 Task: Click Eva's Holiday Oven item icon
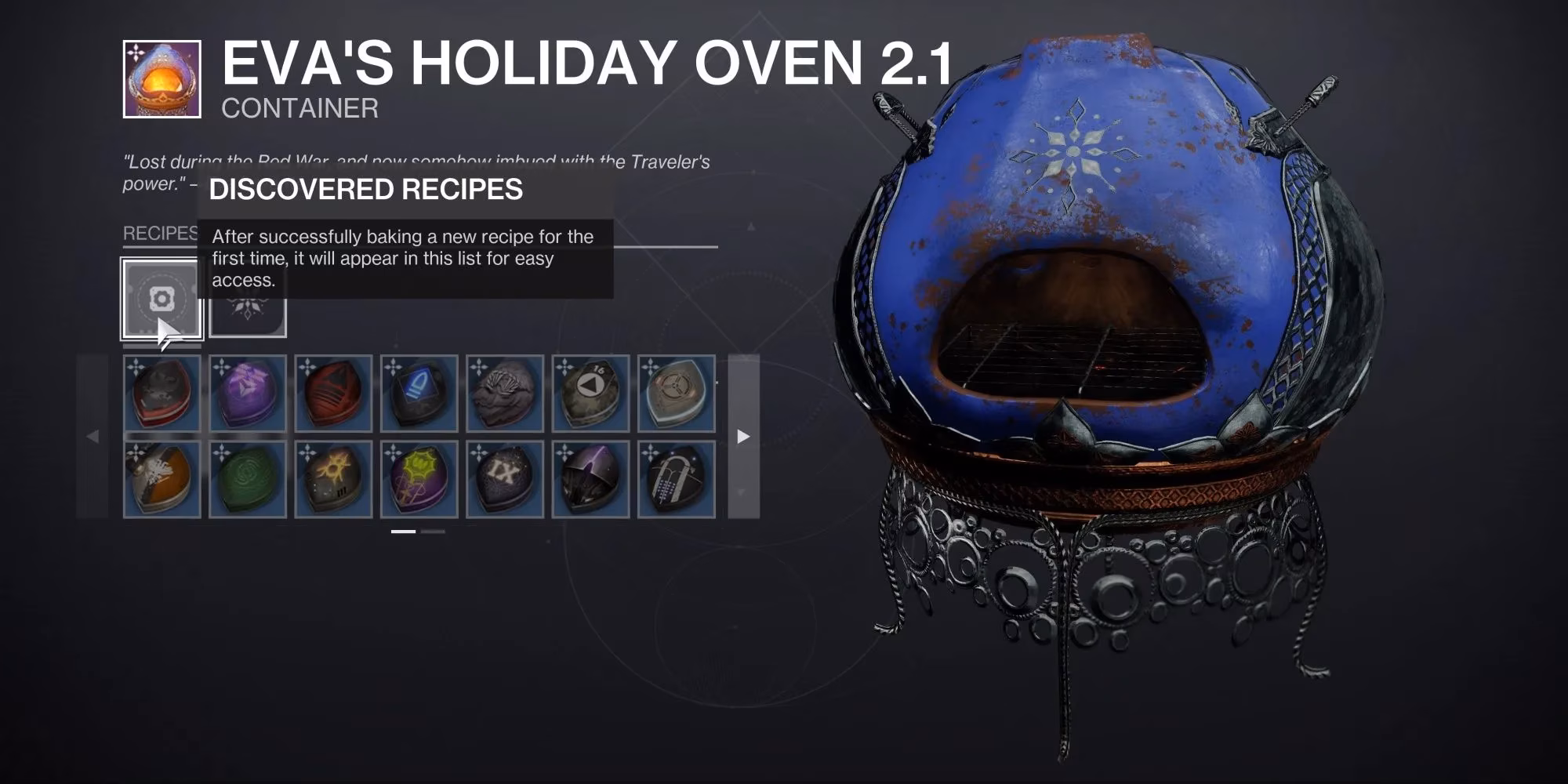coord(162,79)
